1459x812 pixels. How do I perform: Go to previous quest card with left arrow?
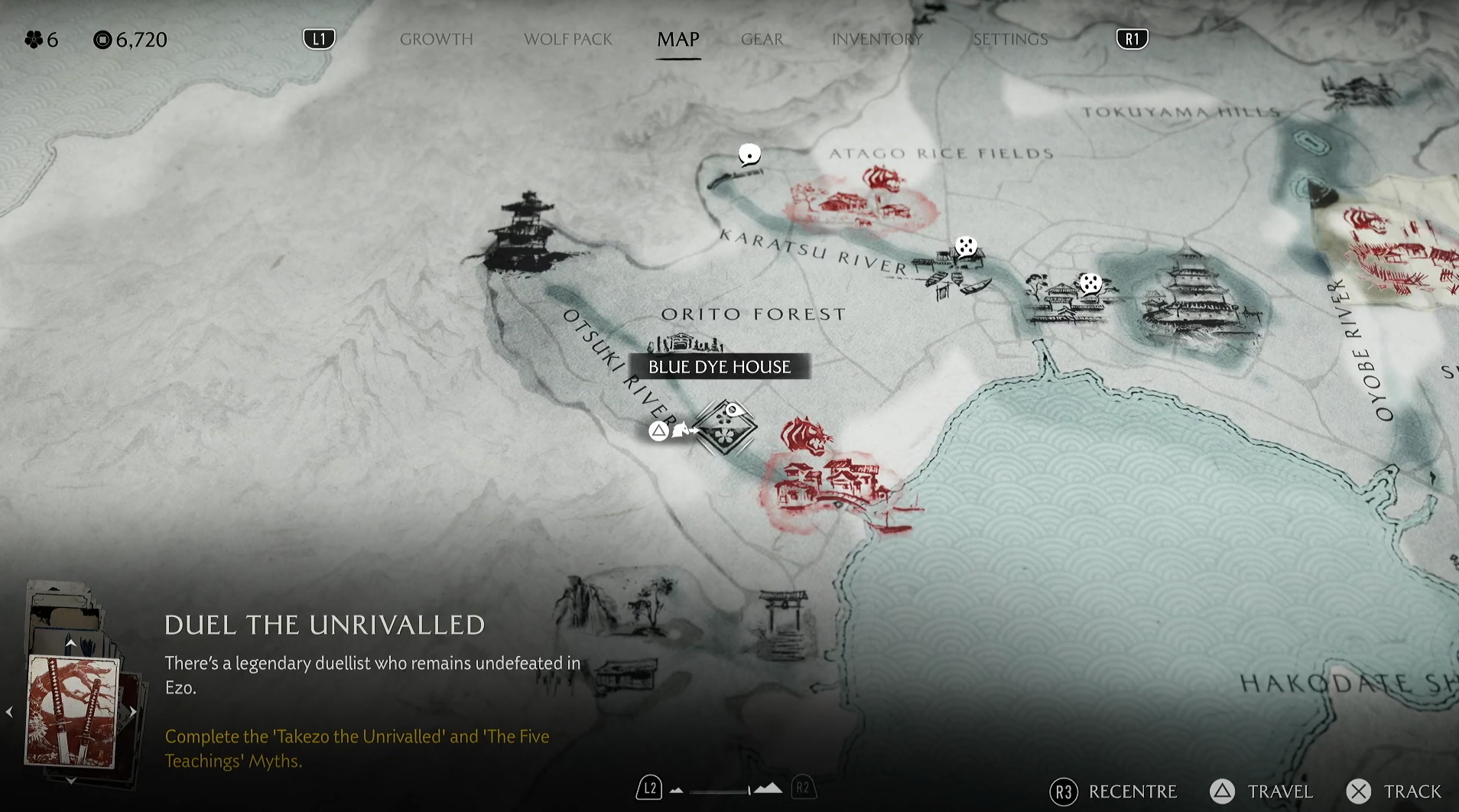point(10,712)
